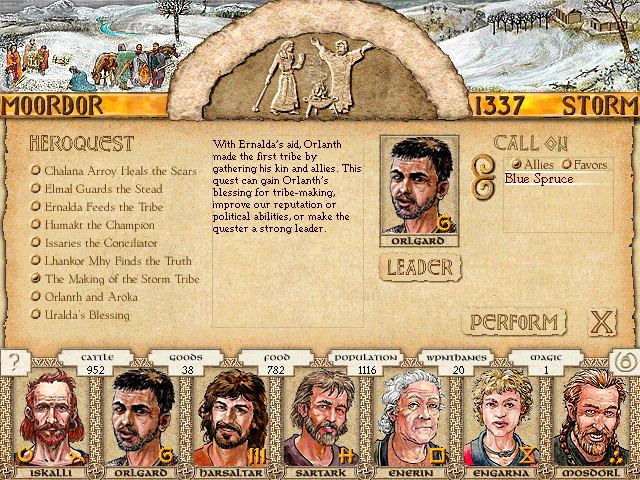The image size is (640, 480).
Task: Click the Leader button
Action: tap(420, 267)
